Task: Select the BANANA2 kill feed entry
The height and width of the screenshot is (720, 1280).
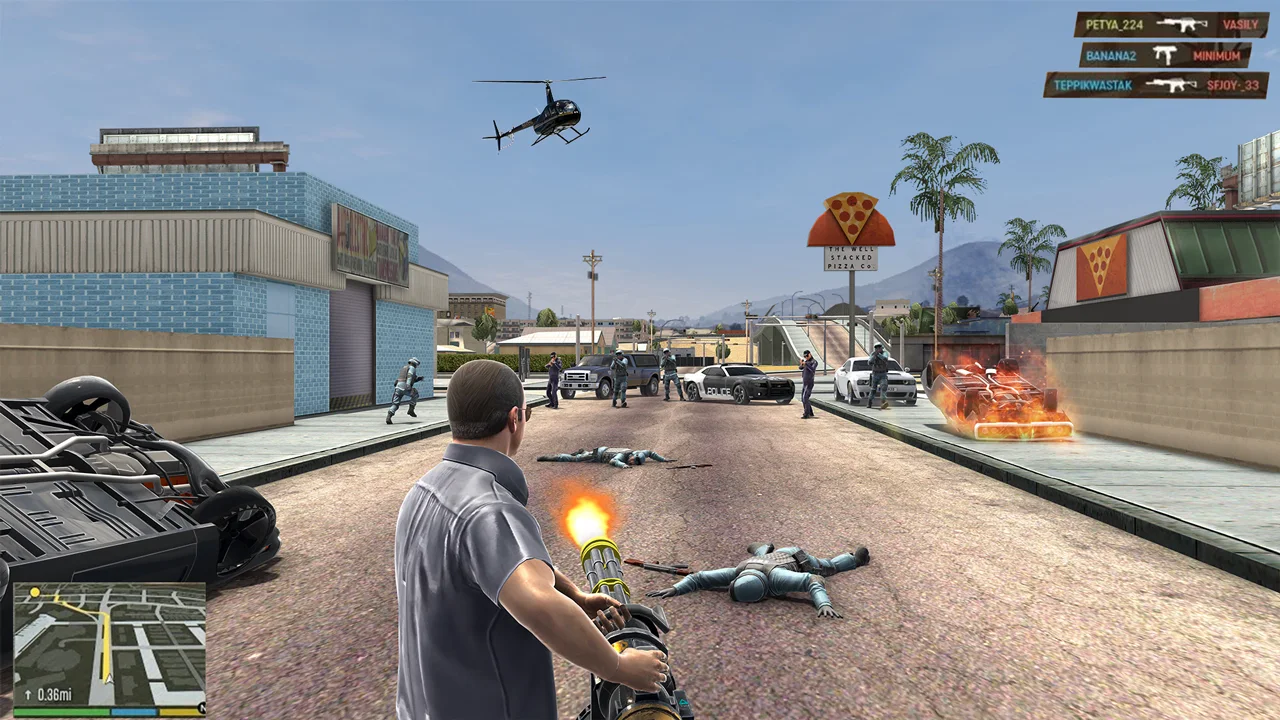Action: [1165, 55]
